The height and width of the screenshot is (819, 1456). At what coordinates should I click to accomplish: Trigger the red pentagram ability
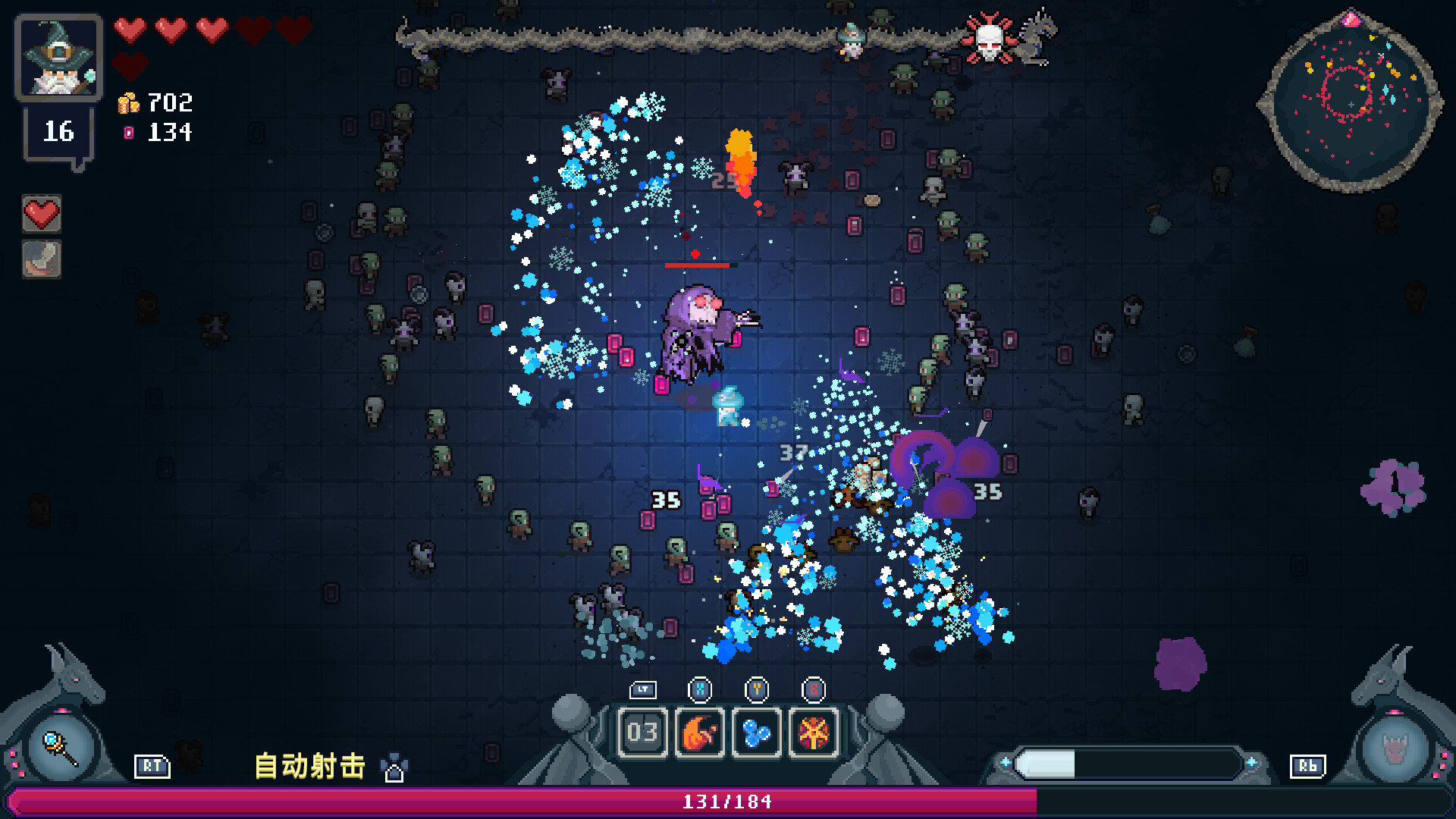(814, 732)
